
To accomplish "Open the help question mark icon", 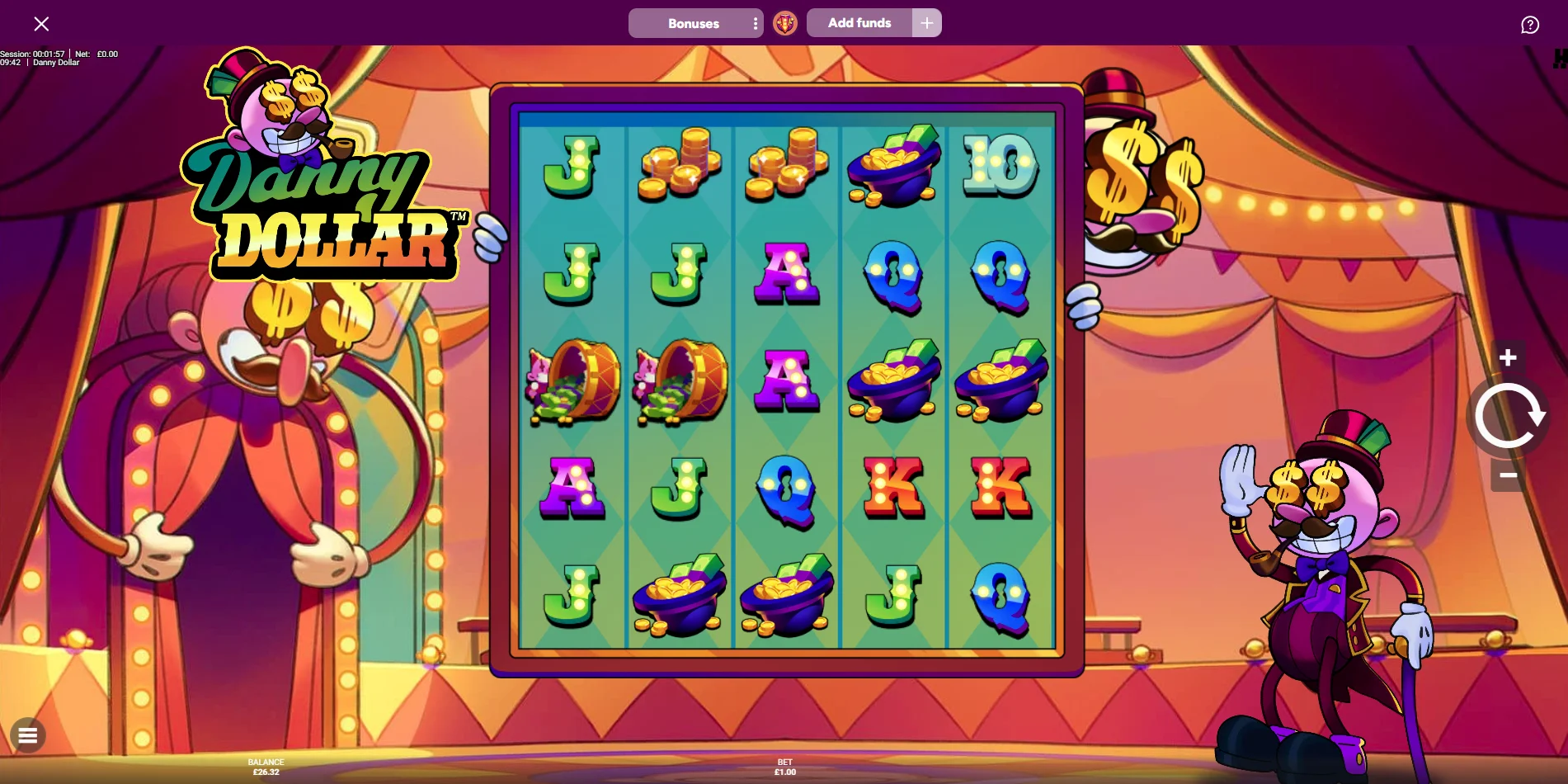I will [x=1530, y=25].
